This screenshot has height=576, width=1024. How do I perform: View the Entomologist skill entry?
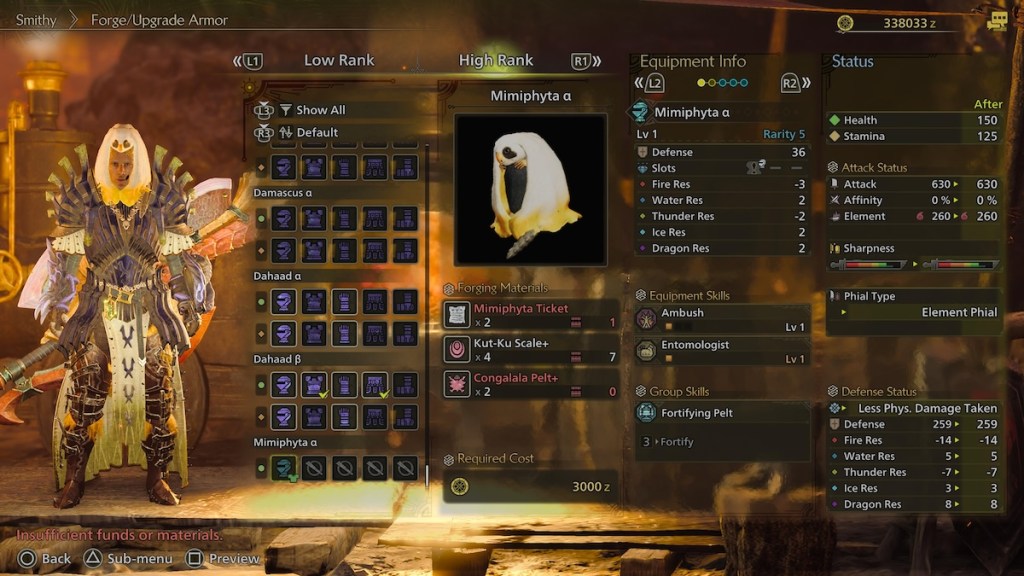721,352
